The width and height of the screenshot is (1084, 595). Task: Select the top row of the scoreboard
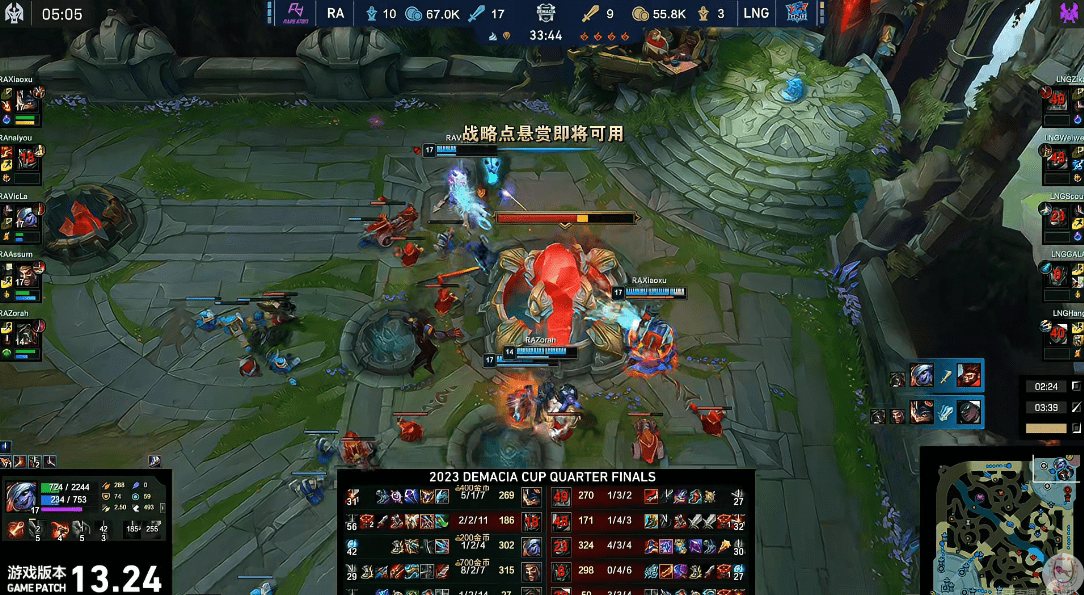545,496
